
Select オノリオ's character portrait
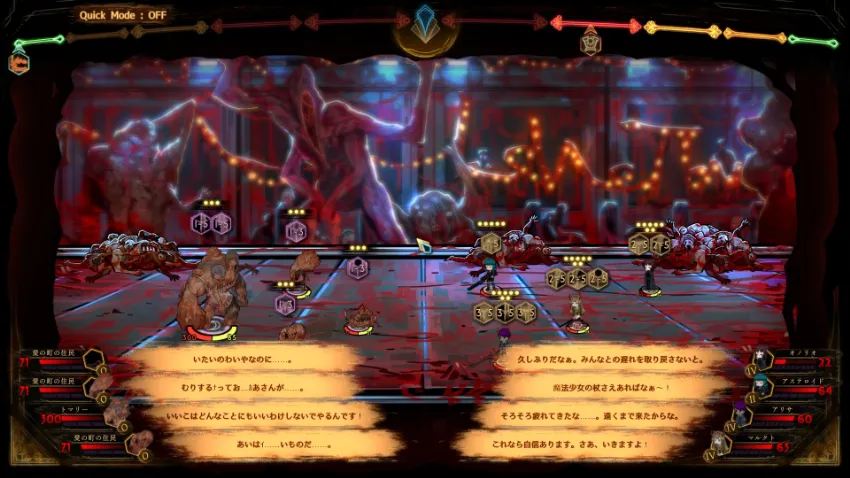coord(763,359)
